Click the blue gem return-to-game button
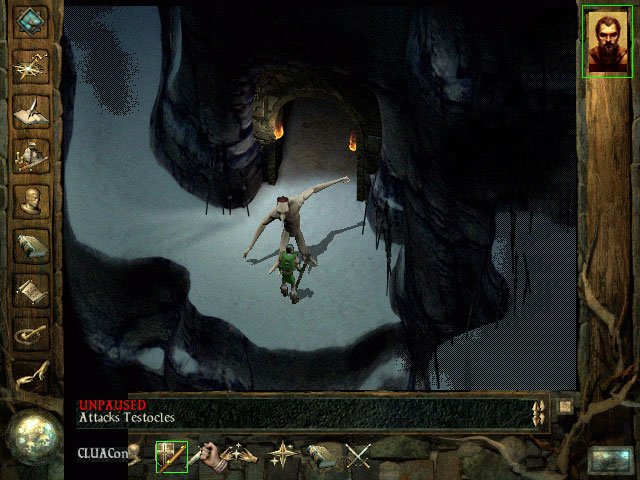Viewport: 640px width, 480px height. pyautogui.click(x=32, y=21)
